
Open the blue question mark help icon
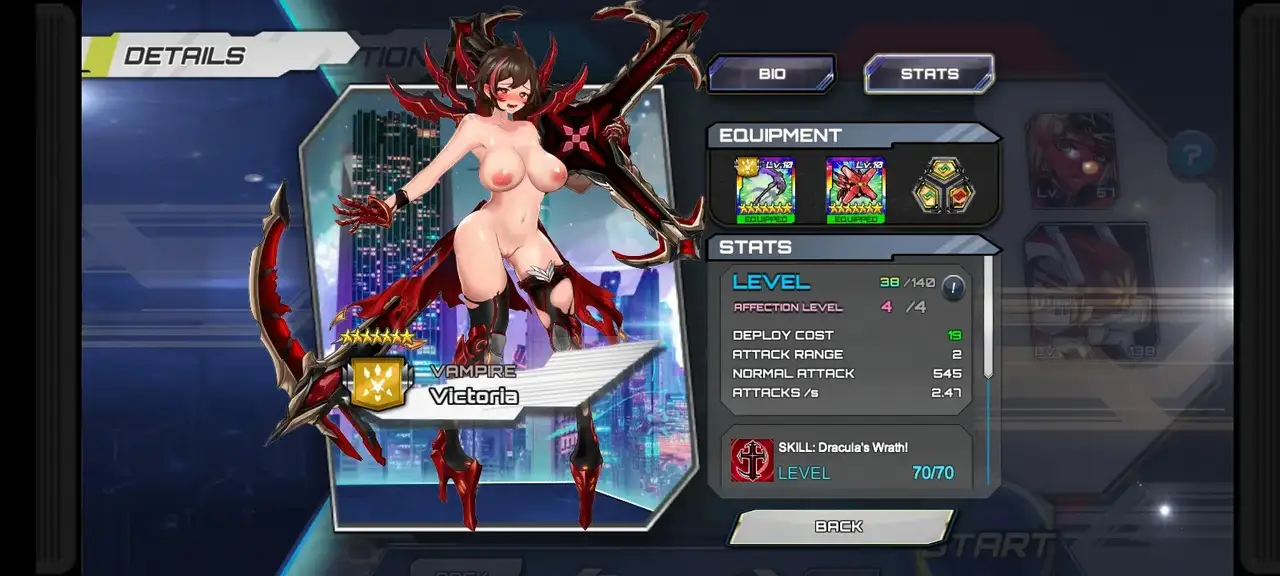pos(1191,156)
